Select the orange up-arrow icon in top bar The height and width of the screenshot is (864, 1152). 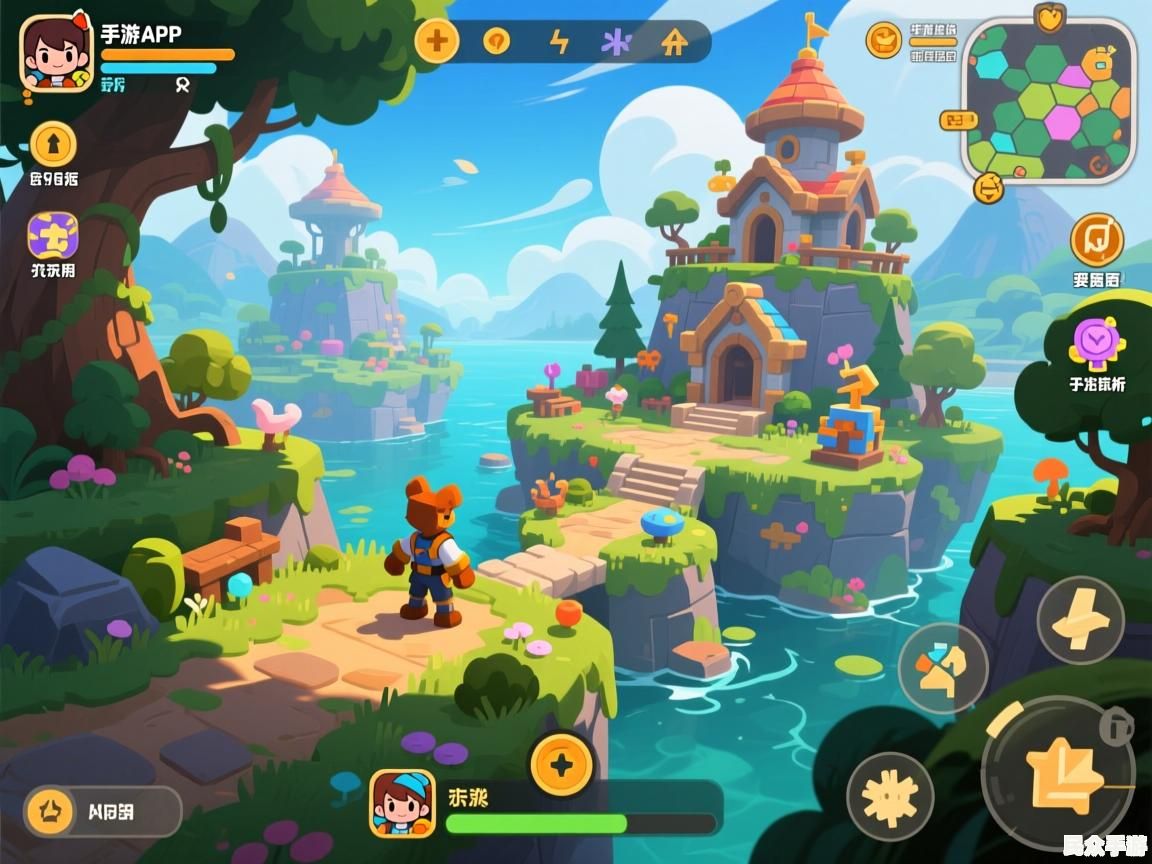tap(675, 41)
